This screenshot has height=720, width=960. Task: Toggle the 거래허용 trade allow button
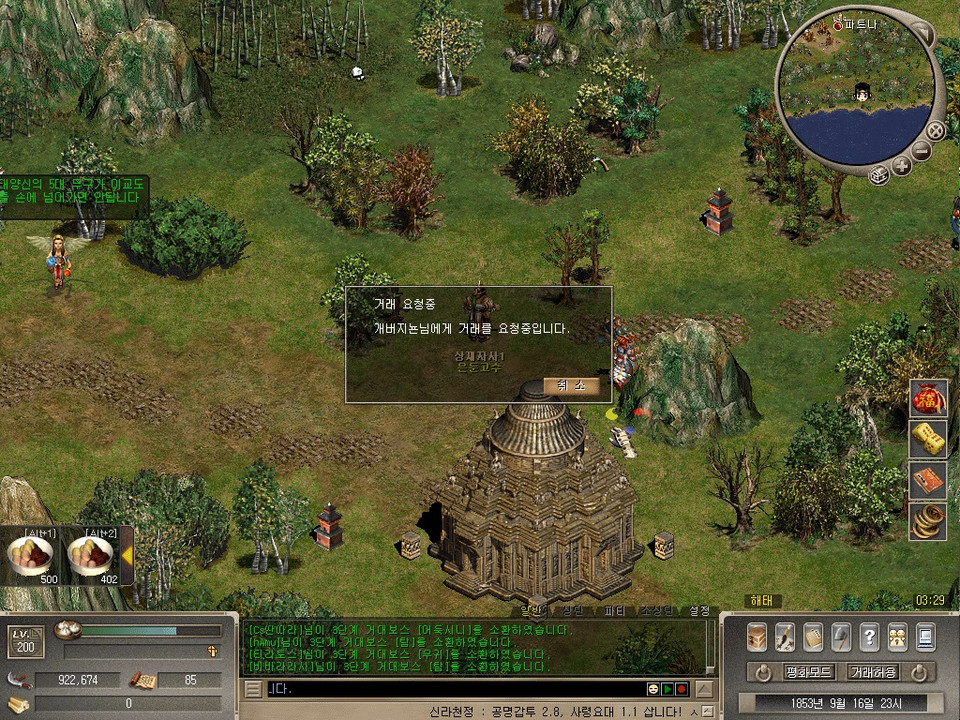(873, 671)
